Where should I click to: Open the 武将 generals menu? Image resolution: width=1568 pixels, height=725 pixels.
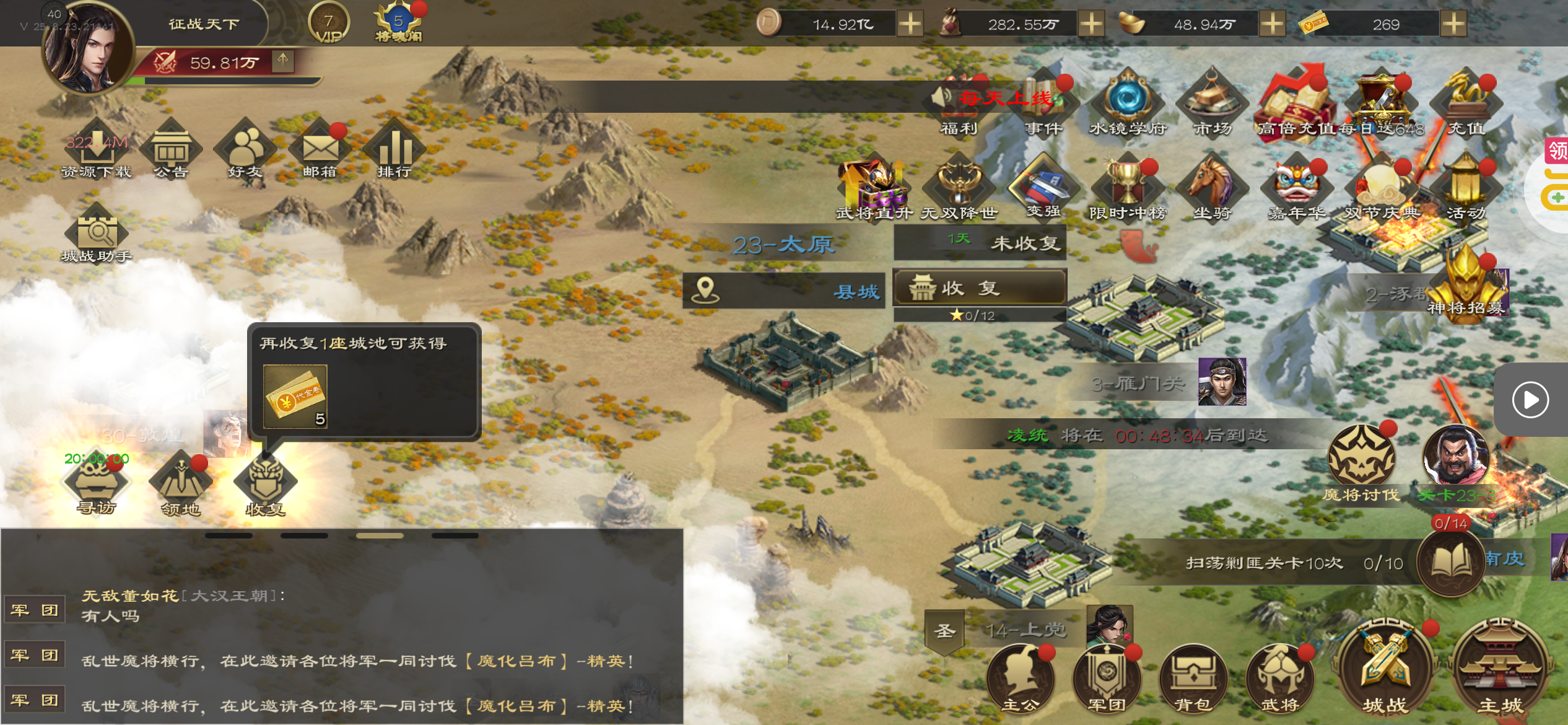tap(1279, 679)
